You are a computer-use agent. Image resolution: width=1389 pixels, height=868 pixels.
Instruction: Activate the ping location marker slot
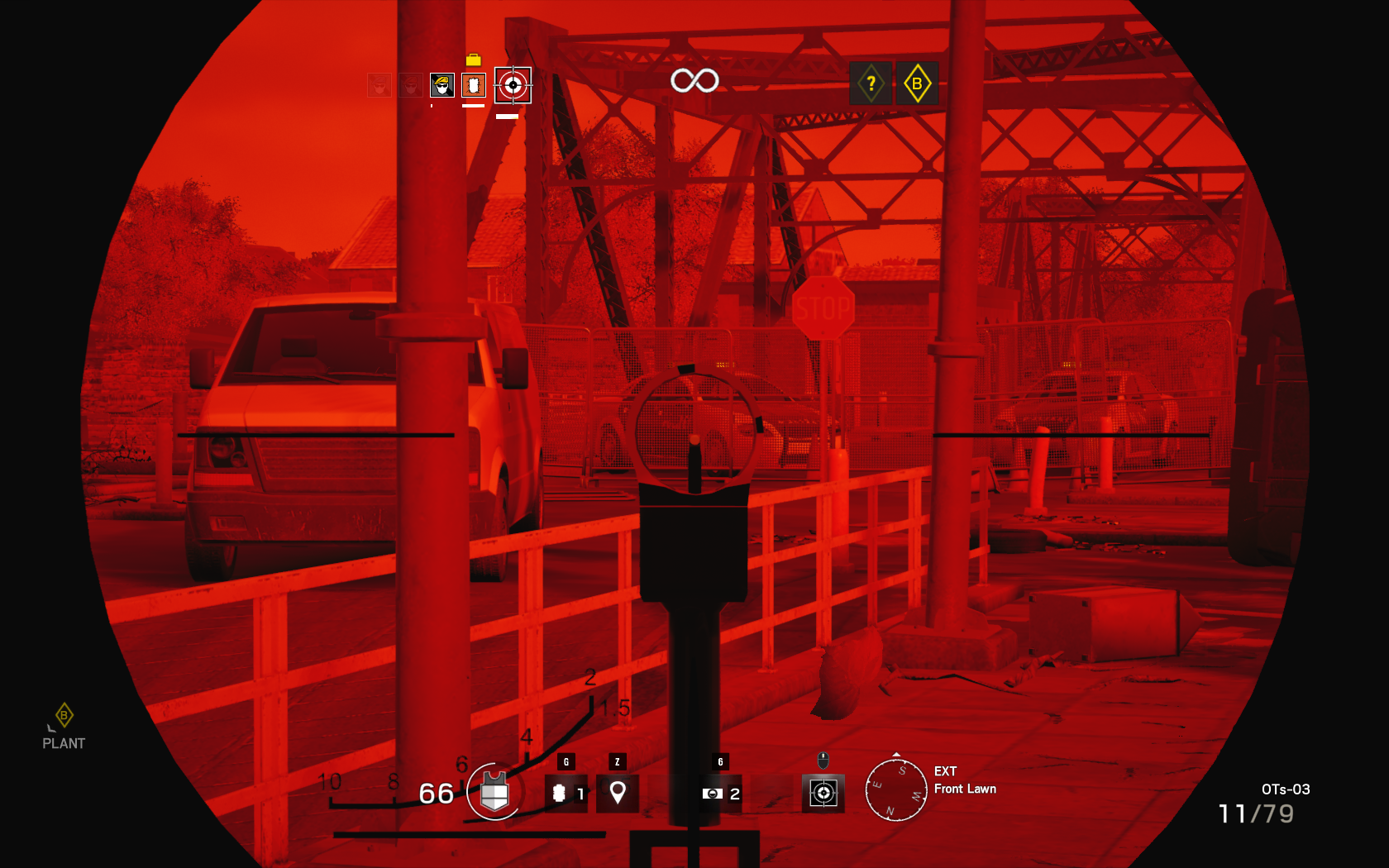point(617,794)
